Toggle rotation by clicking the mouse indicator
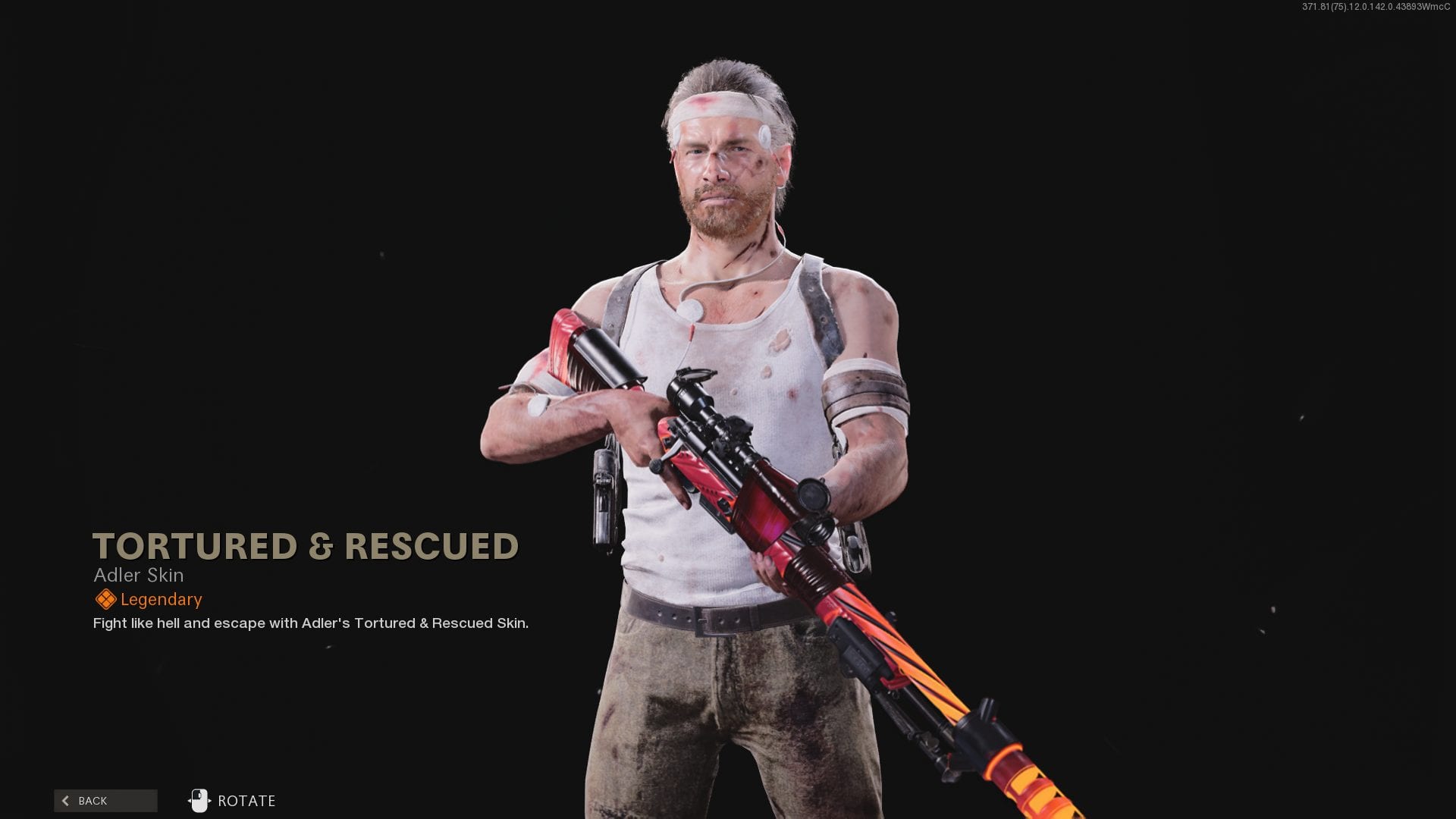Screen dimensions: 1456x819 [199, 800]
